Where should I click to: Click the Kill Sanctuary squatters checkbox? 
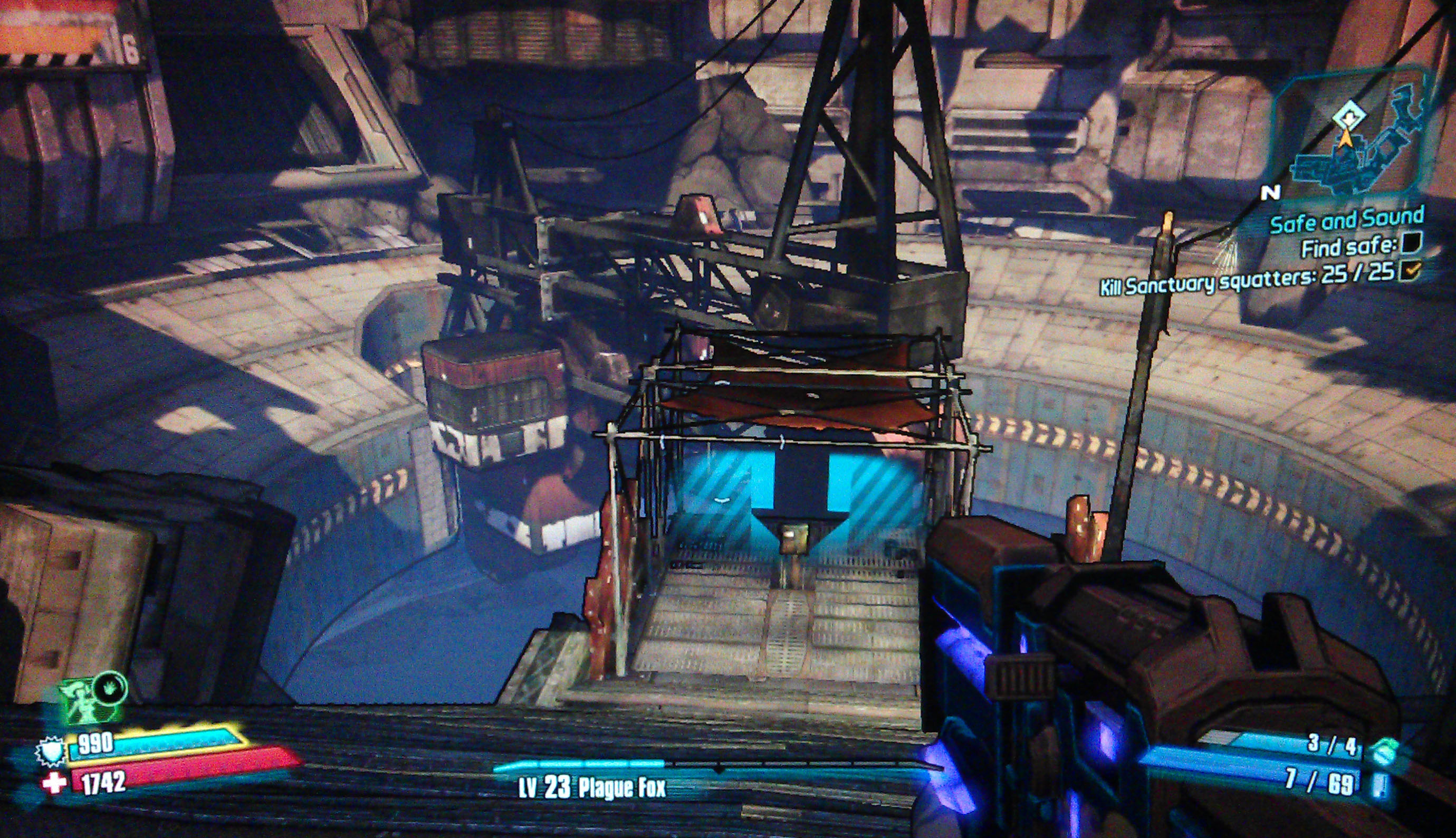point(1411,271)
